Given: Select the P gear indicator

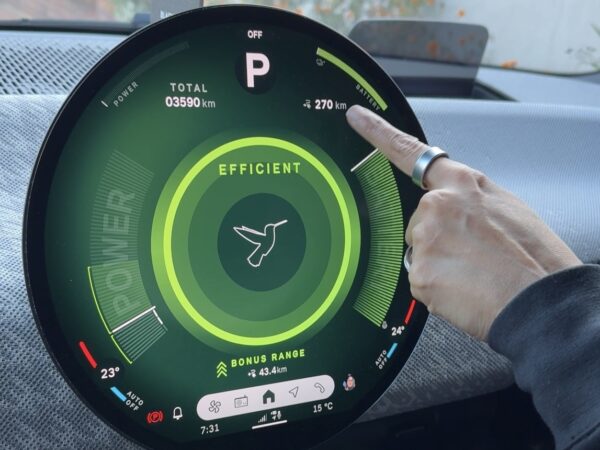Looking at the screenshot, I should click(x=257, y=69).
